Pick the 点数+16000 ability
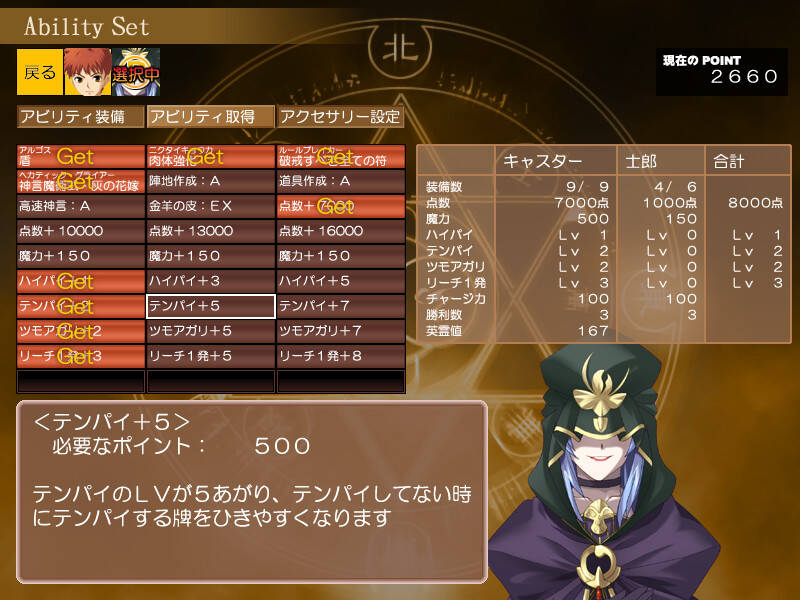 pos(341,232)
